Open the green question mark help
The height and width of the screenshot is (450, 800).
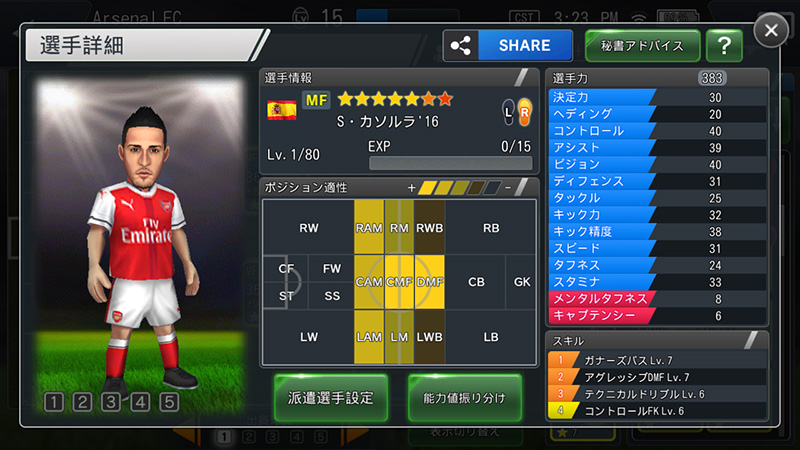(723, 45)
